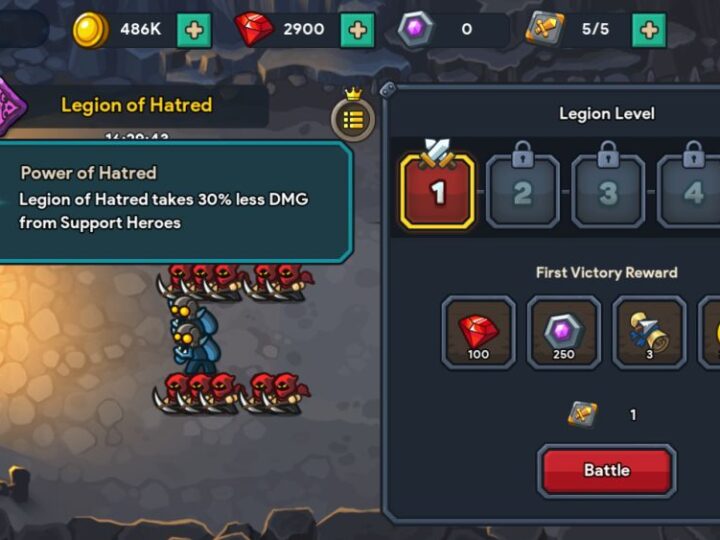
Task: Refill battle tickets using the plus button
Action: pyautogui.click(x=649, y=30)
